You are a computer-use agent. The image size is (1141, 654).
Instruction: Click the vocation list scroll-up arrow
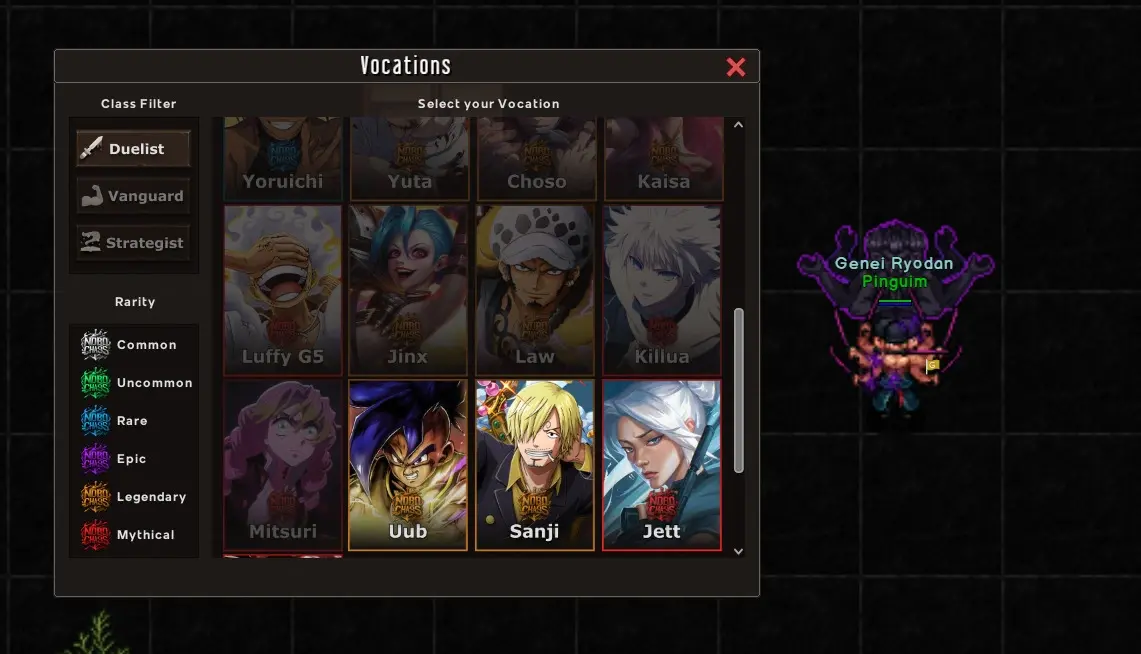[x=739, y=125]
